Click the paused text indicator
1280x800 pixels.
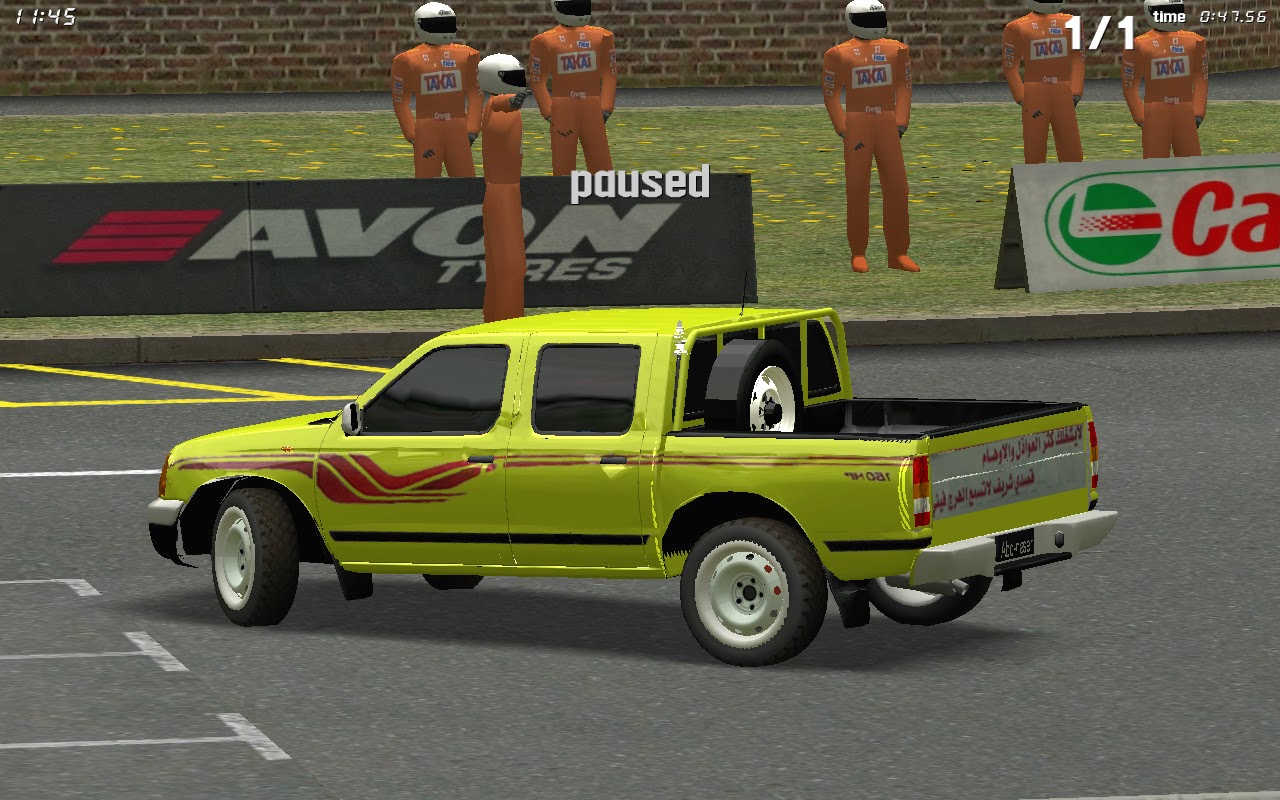click(638, 184)
